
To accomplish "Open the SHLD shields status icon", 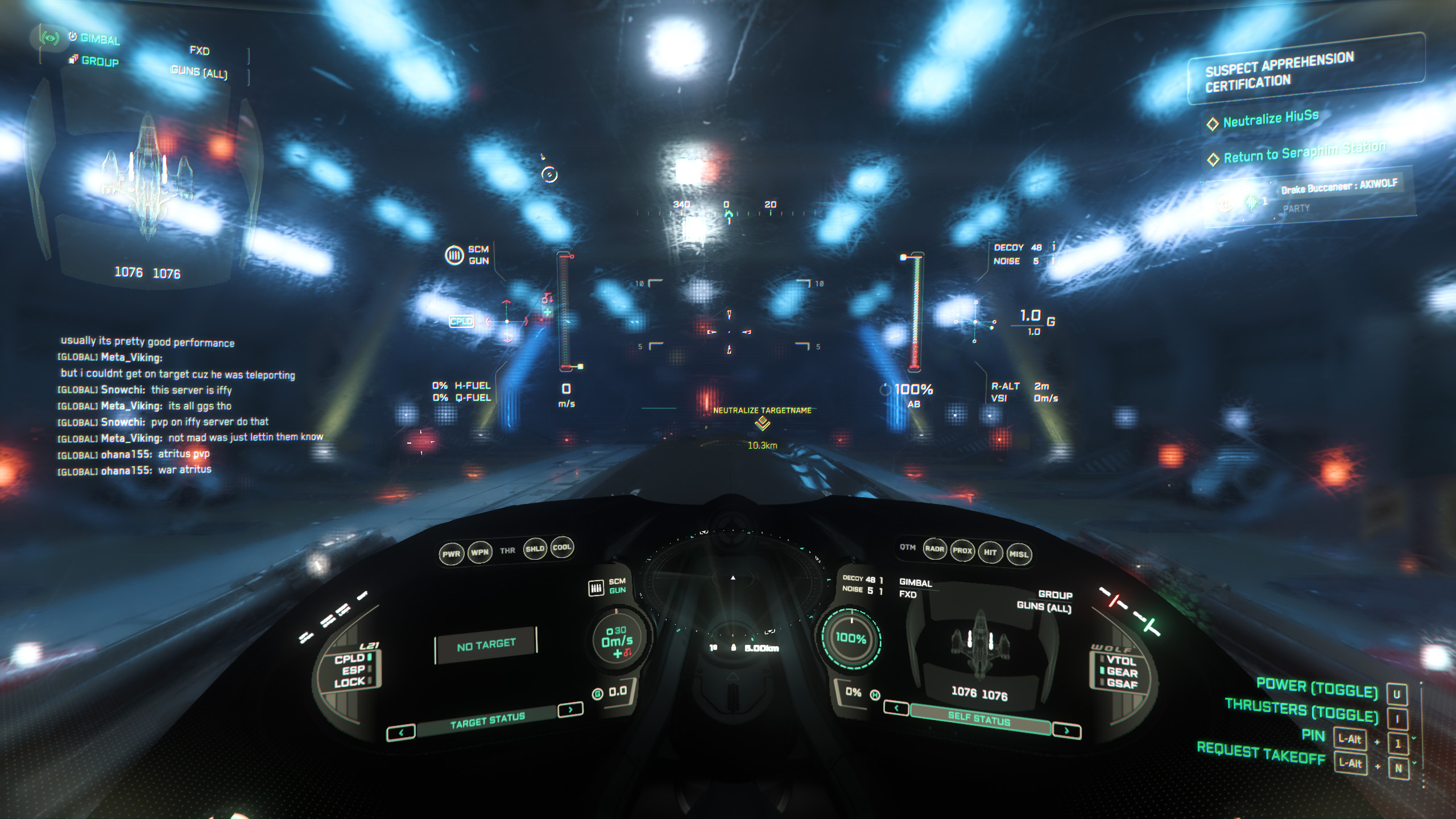I will (535, 549).
